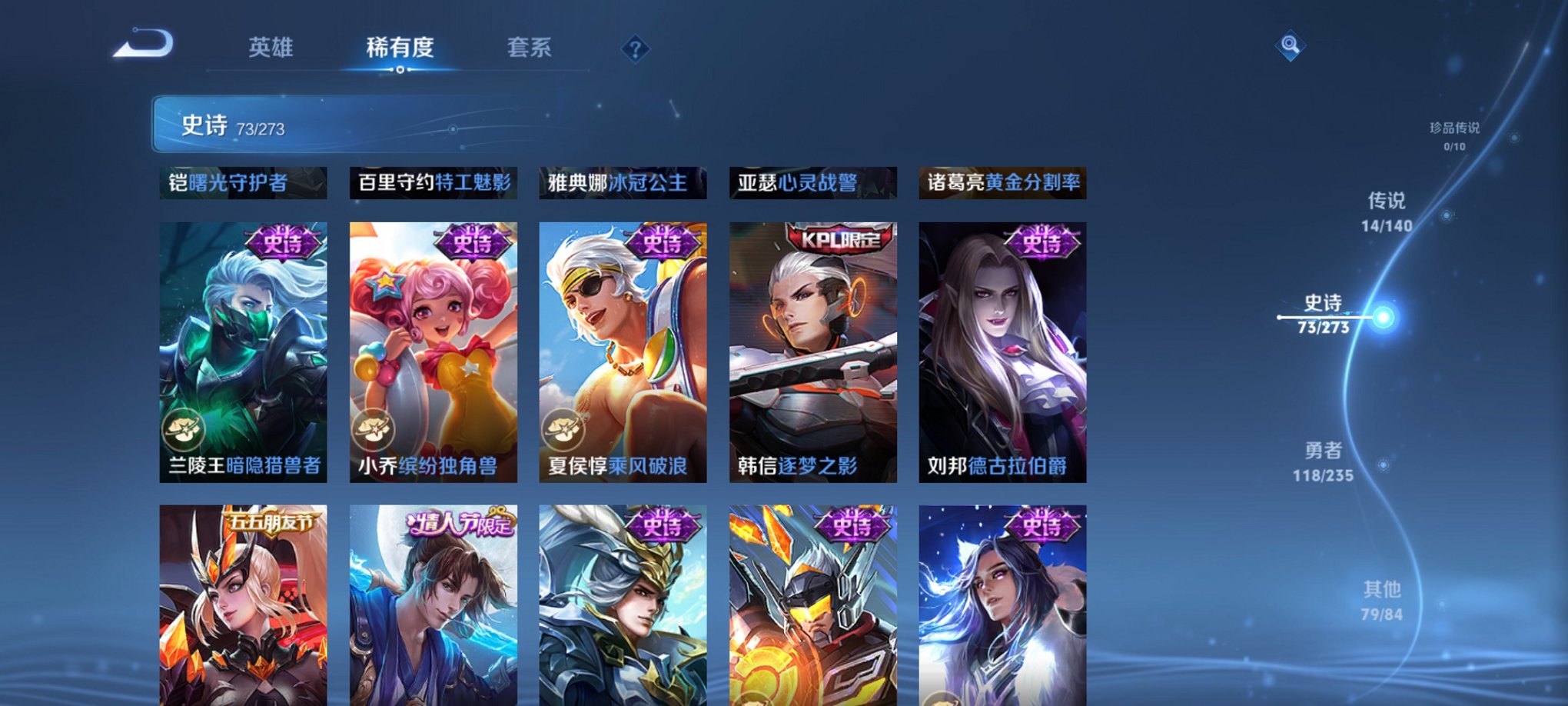Open help via the diamond ? icon
This screenshot has height=706, width=1568.
[634, 50]
